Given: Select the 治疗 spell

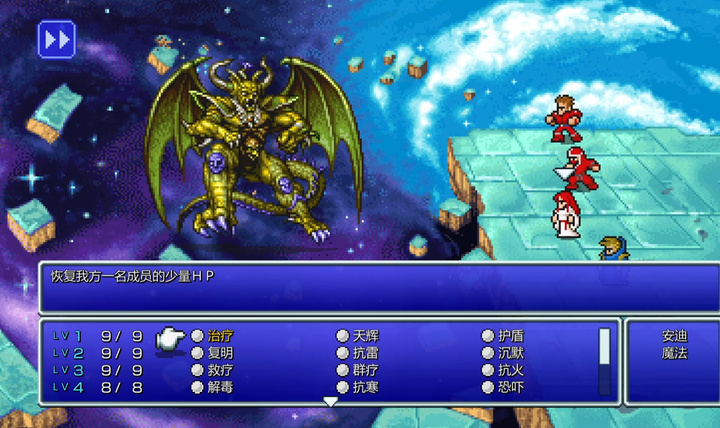Looking at the screenshot, I should tap(220, 336).
